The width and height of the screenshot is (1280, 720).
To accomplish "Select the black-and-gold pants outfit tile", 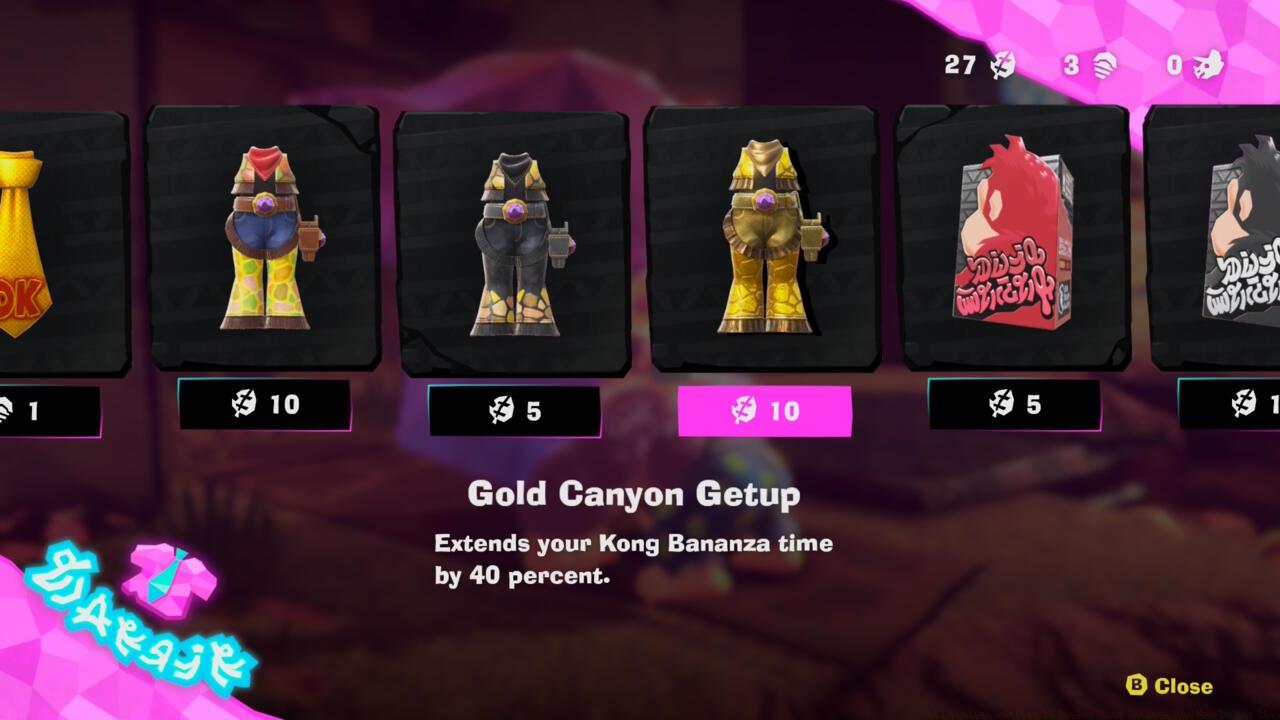I will 513,240.
